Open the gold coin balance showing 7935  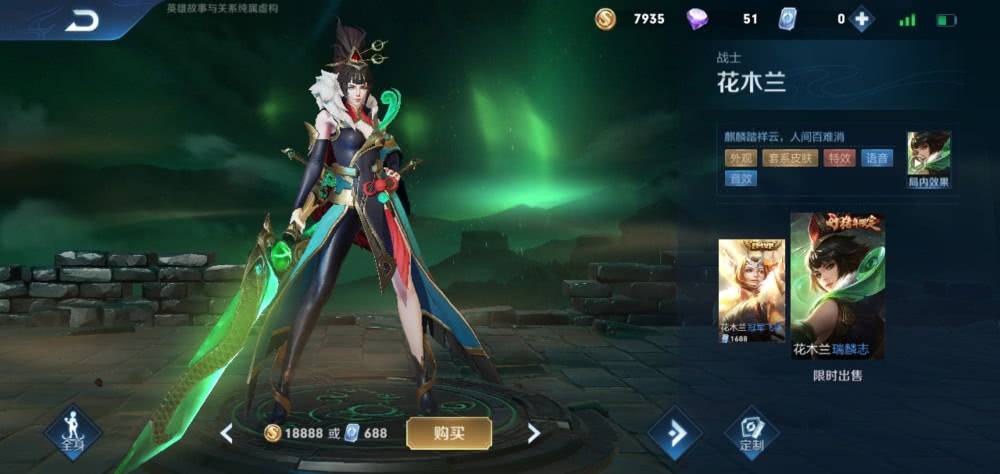click(631, 19)
